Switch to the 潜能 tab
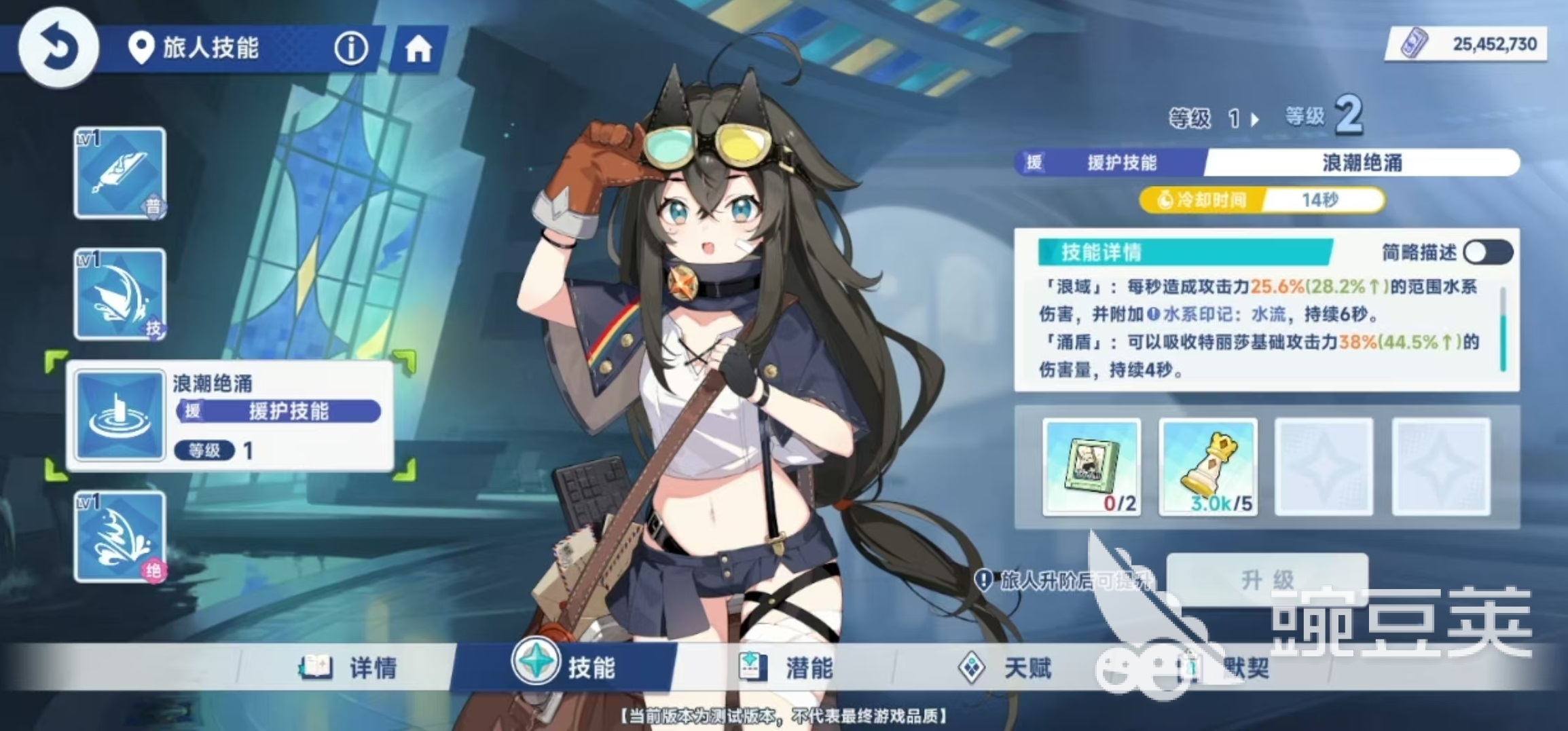The image size is (1568, 731). coord(786,668)
